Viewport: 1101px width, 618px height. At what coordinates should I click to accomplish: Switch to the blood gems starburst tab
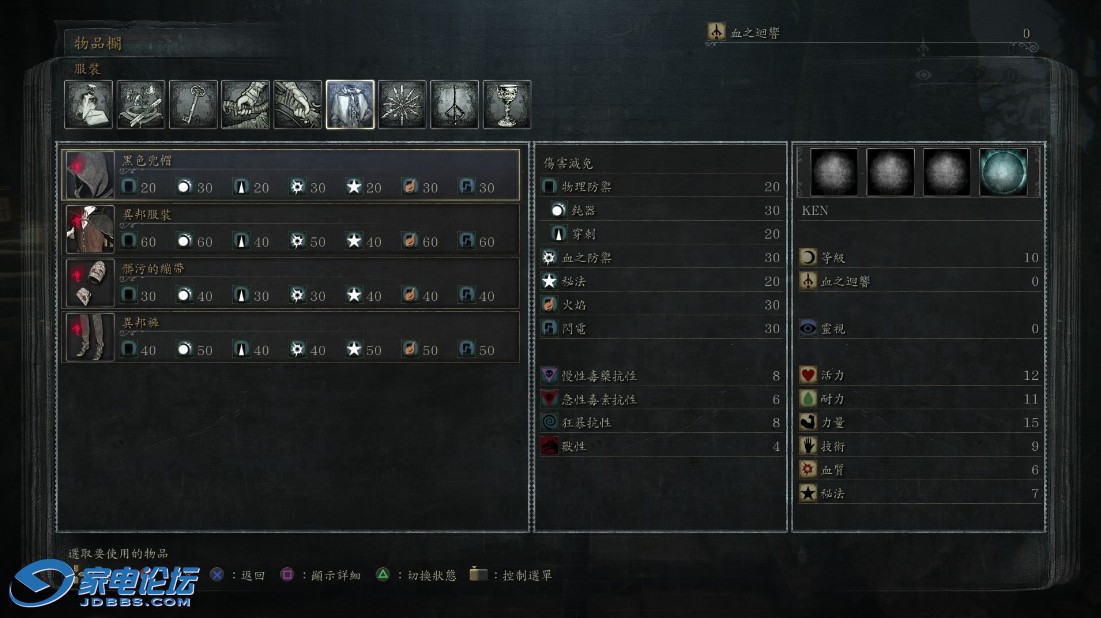click(403, 105)
